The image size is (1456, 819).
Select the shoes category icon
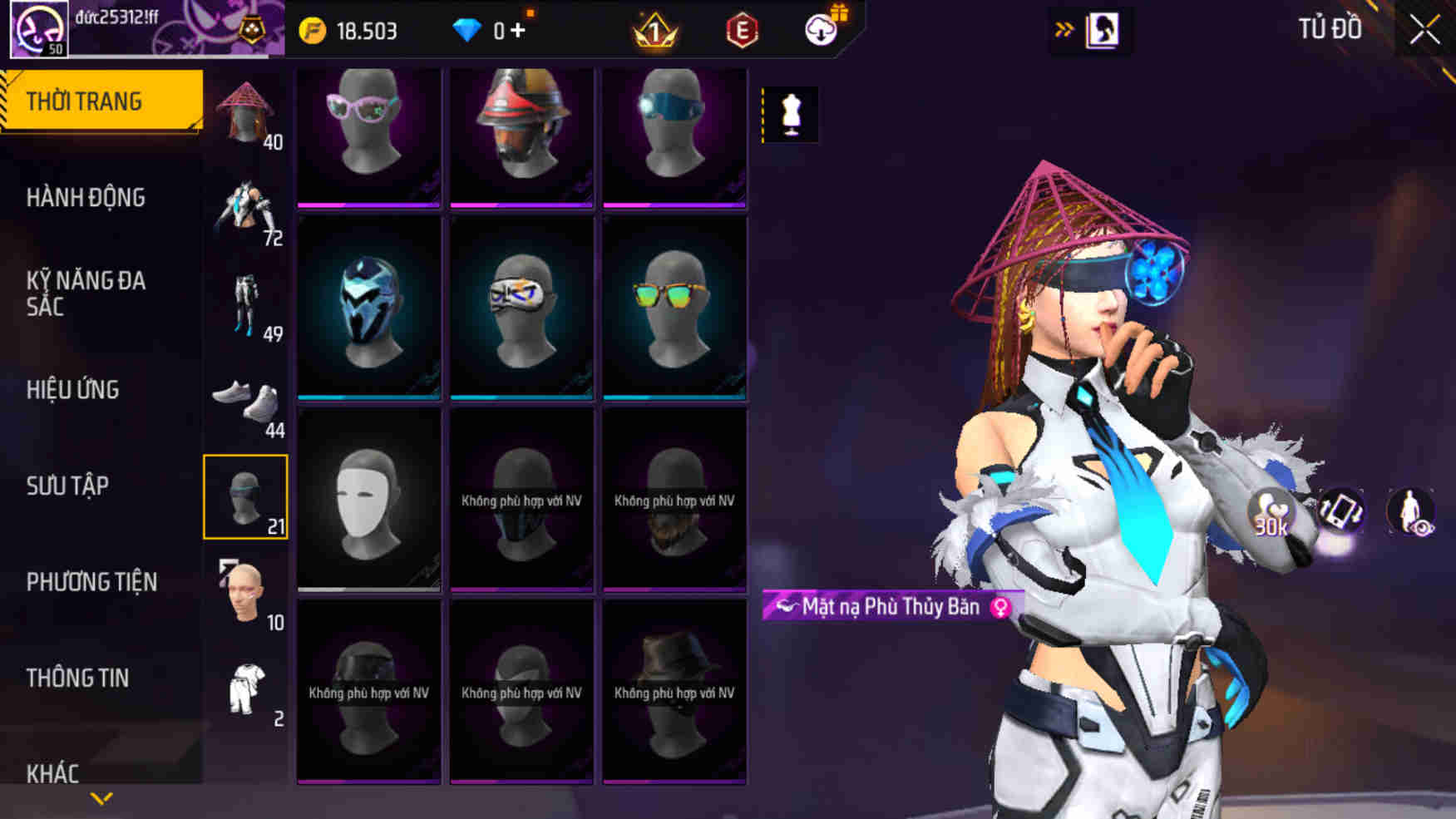tap(245, 402)
